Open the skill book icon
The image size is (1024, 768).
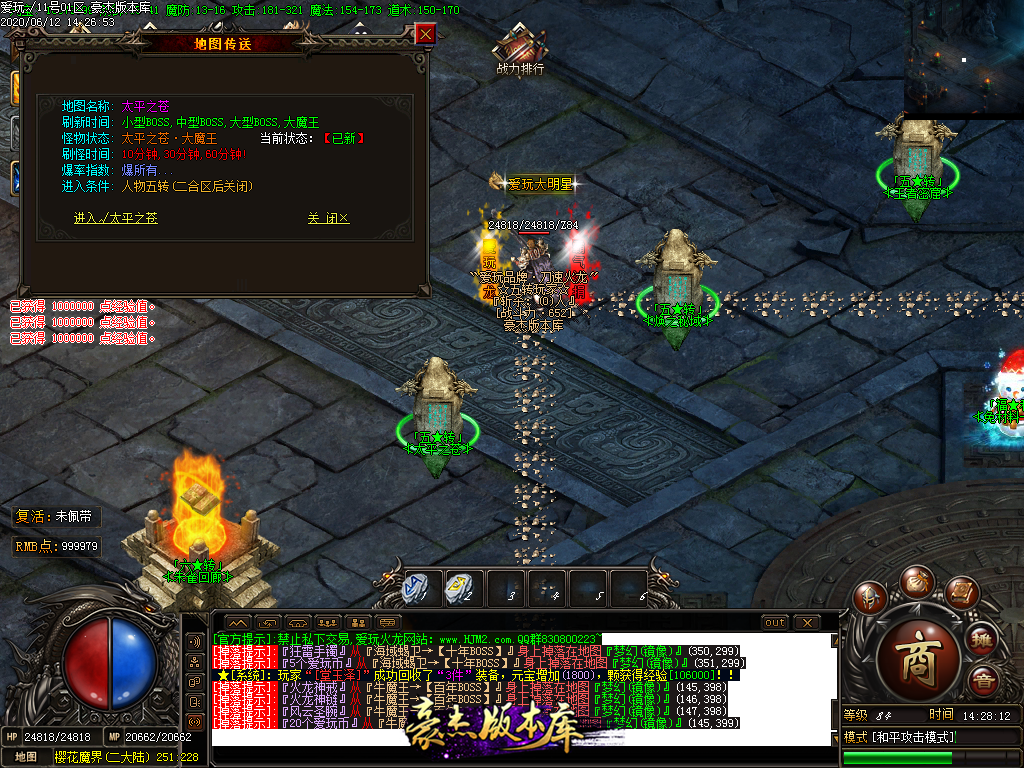coord(961,594)
